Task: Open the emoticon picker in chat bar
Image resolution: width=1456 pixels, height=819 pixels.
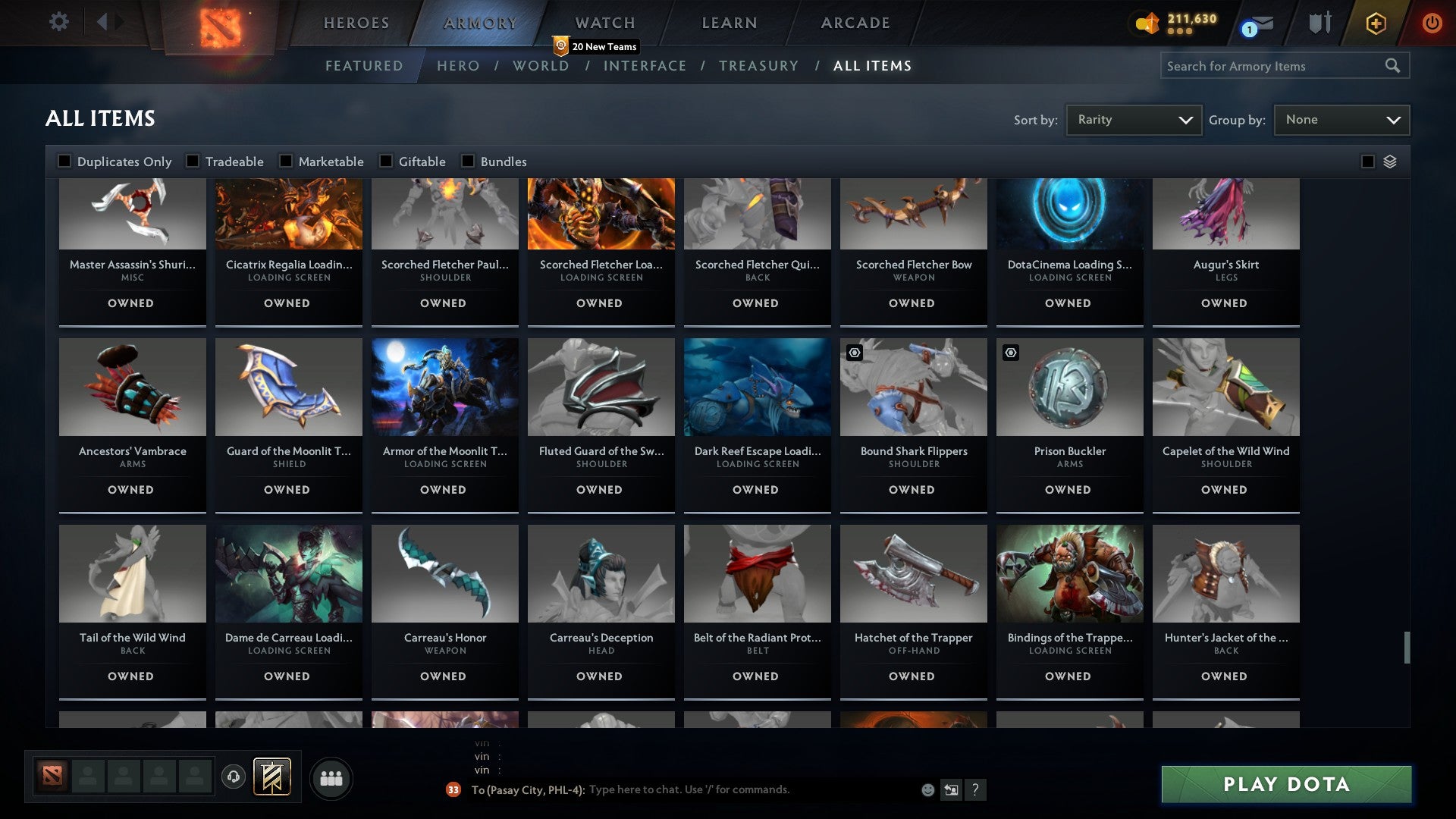Action: click(x=927, y=789)
